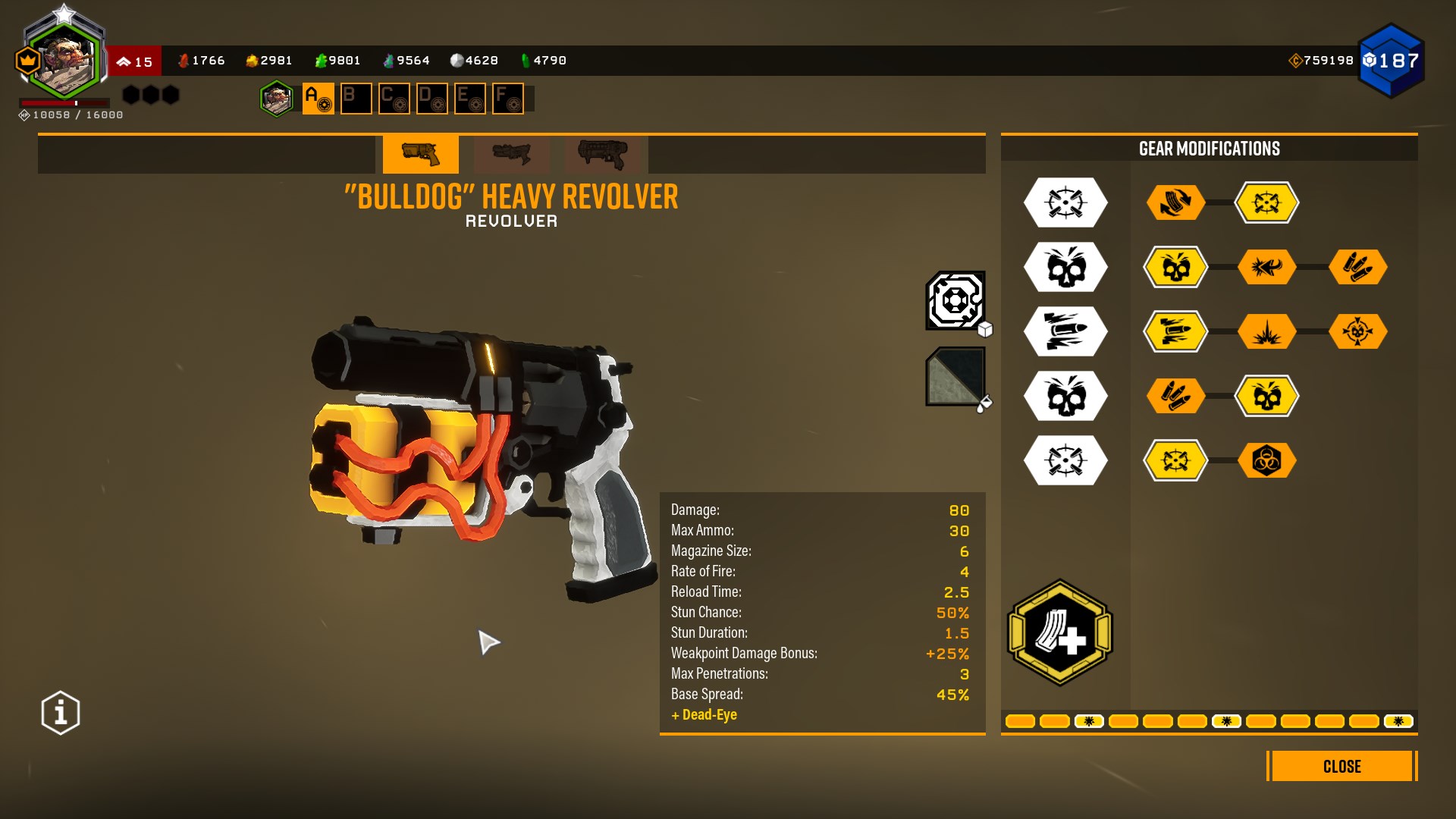The image size is (1456, 819).
Task: Open the overclock slot with magazine plus icon
Action: [x=1059, y=632]
